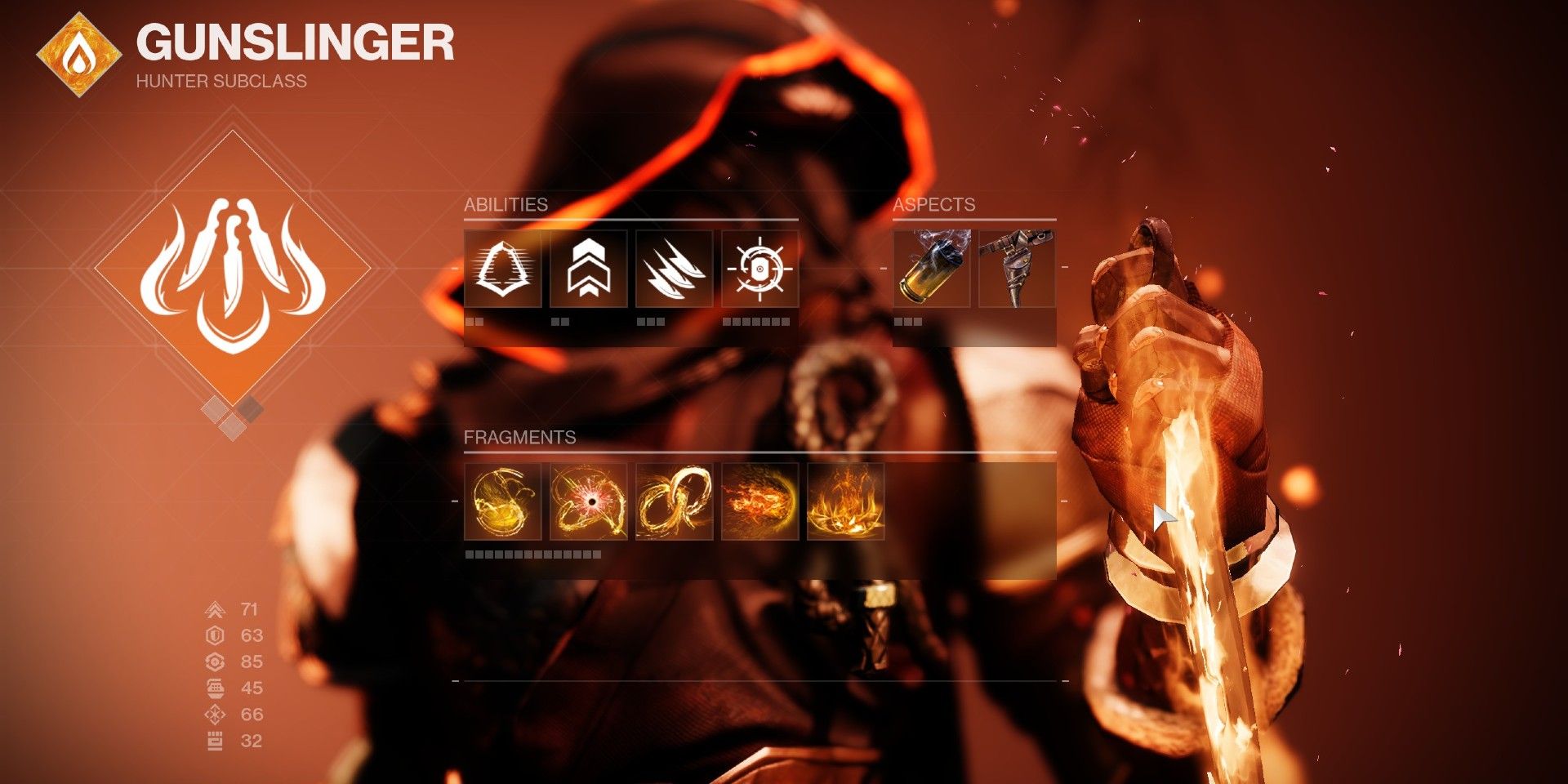Viewport: 1568px width, 784px height.
Task: Open the Golden Gun Aspect icon
Action: [1017, 269]
